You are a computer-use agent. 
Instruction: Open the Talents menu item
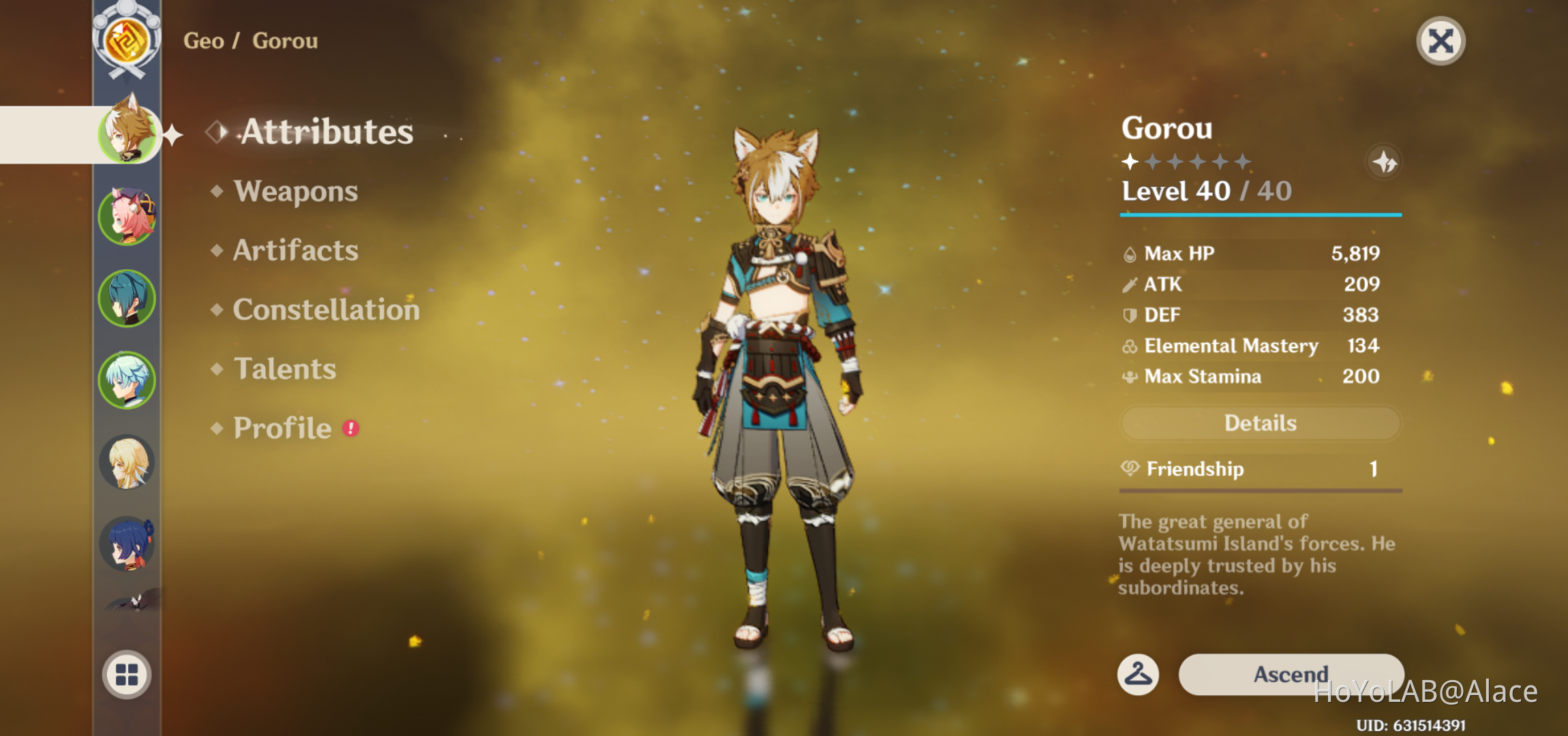(286, 369)
